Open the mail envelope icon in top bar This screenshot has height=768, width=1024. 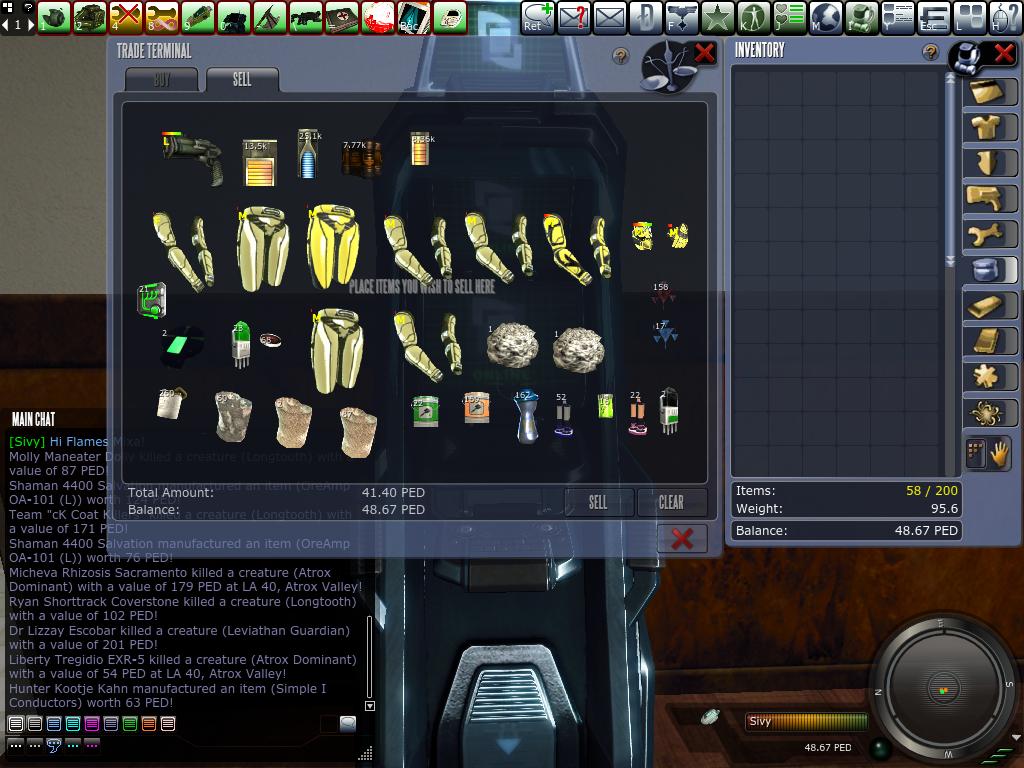(608, 17)
